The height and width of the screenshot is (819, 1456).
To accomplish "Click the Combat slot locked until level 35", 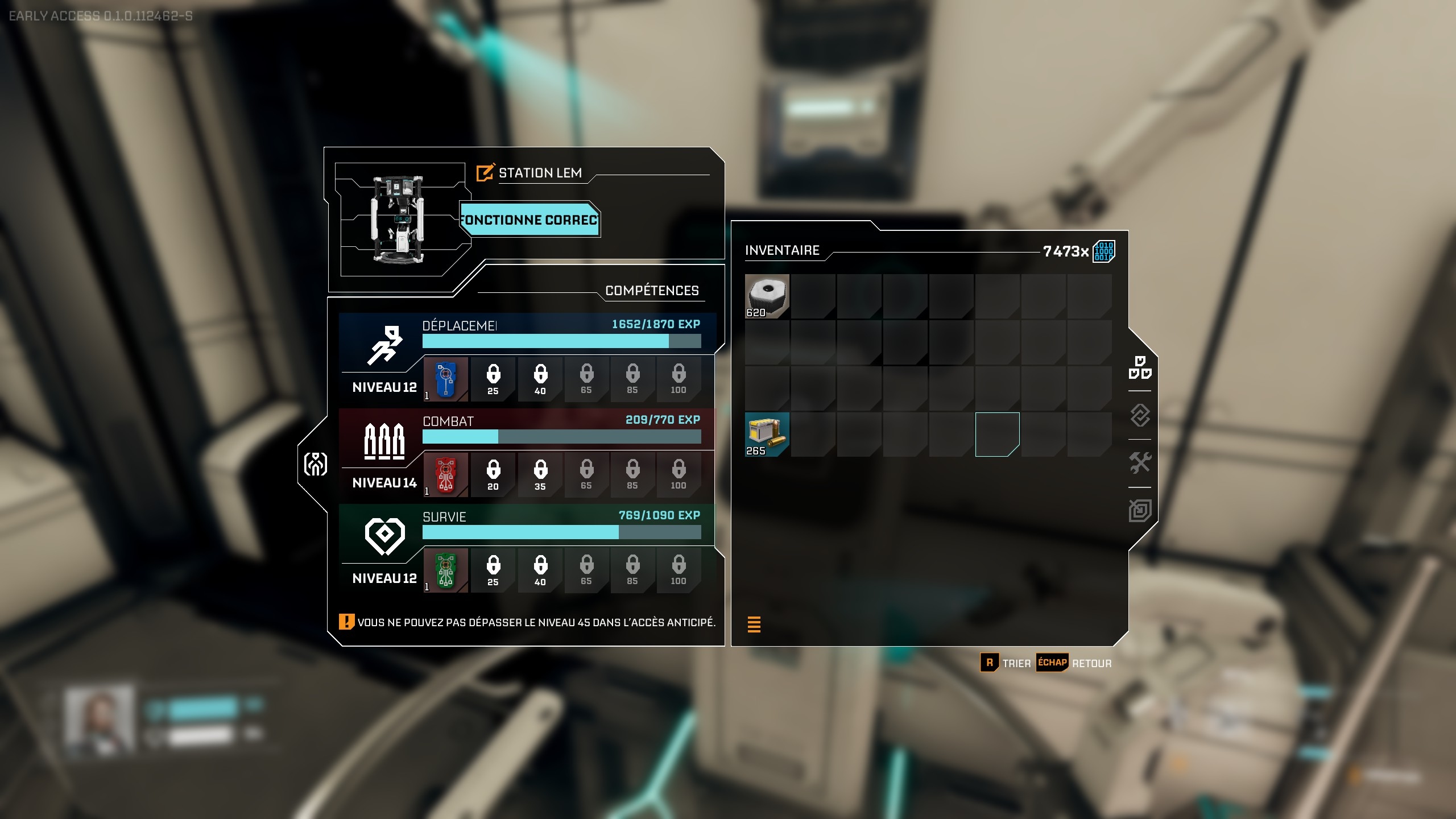I will 540,475.
